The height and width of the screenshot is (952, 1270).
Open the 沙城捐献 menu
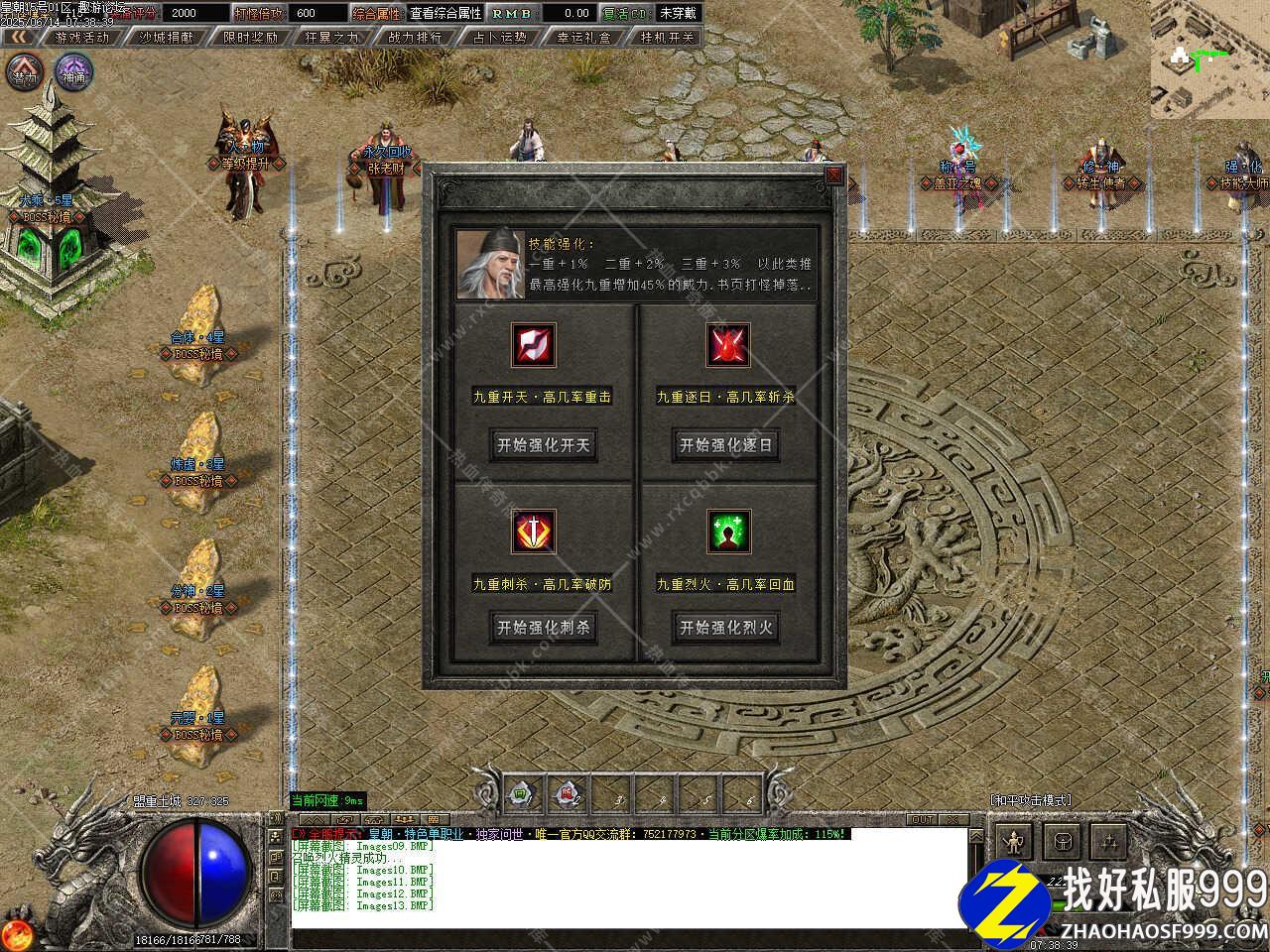pyautogui.click(x=166, y=37)
